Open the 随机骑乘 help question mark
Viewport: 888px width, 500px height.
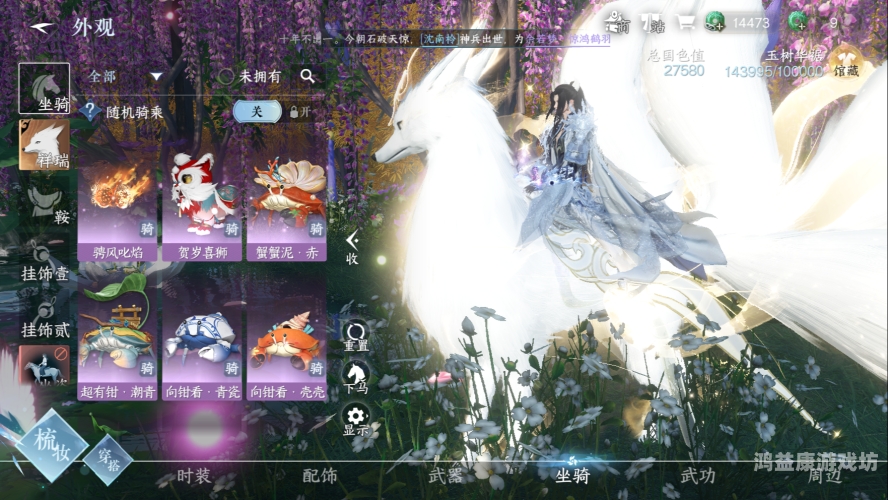click(91, 112)
